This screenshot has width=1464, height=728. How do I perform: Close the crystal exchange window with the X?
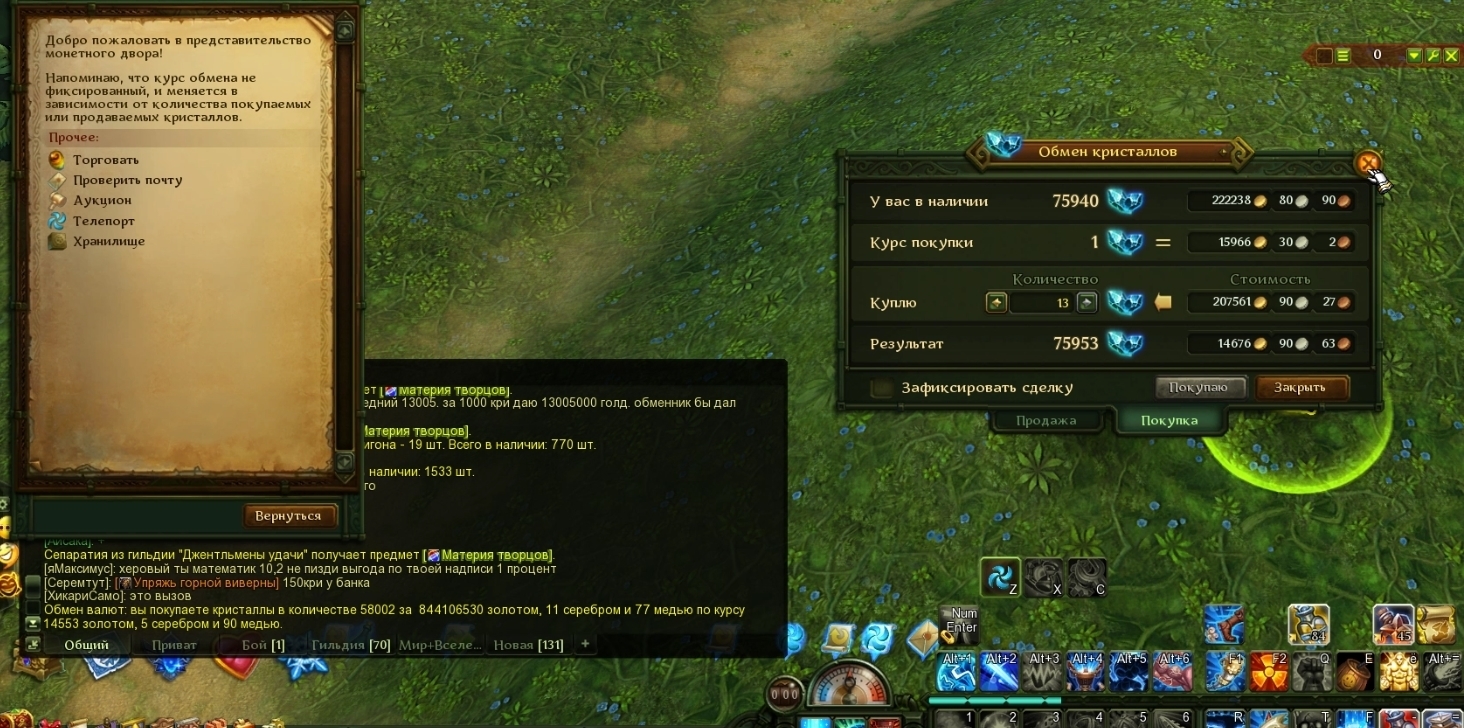[x=1367, y=163]
